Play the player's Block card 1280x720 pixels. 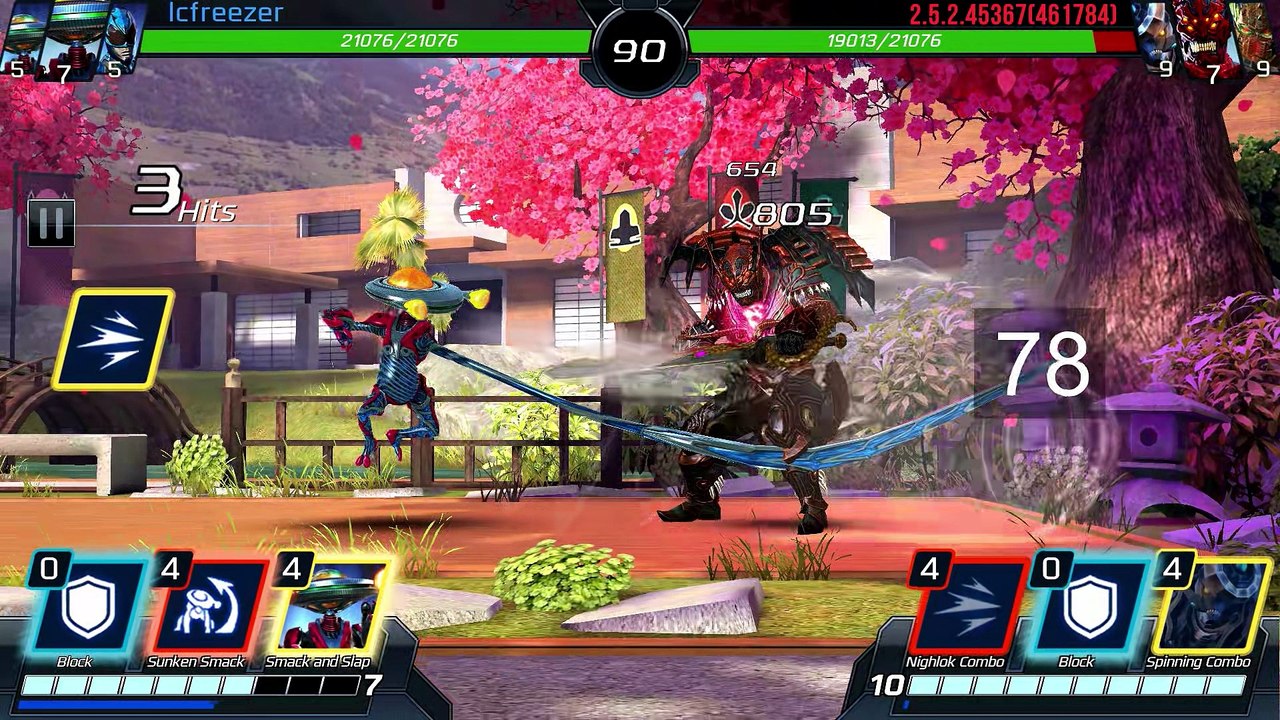(x=87, y=607)
